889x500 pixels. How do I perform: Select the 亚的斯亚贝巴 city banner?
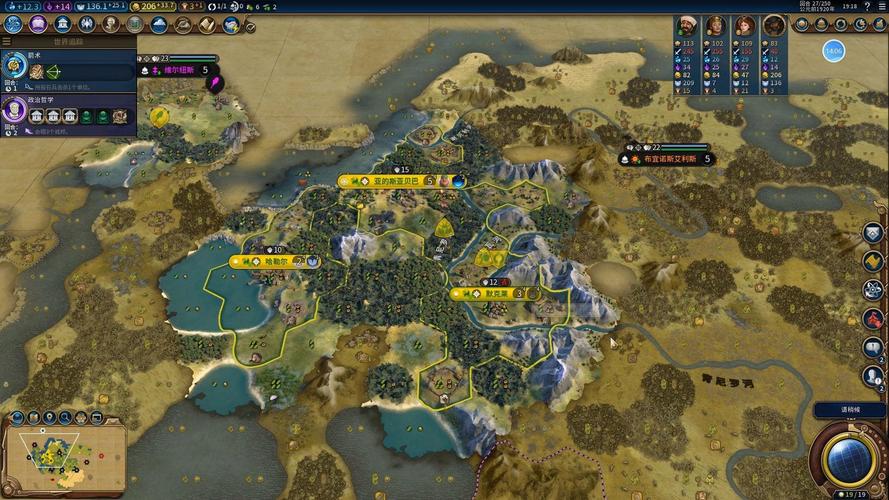point(392,181)
